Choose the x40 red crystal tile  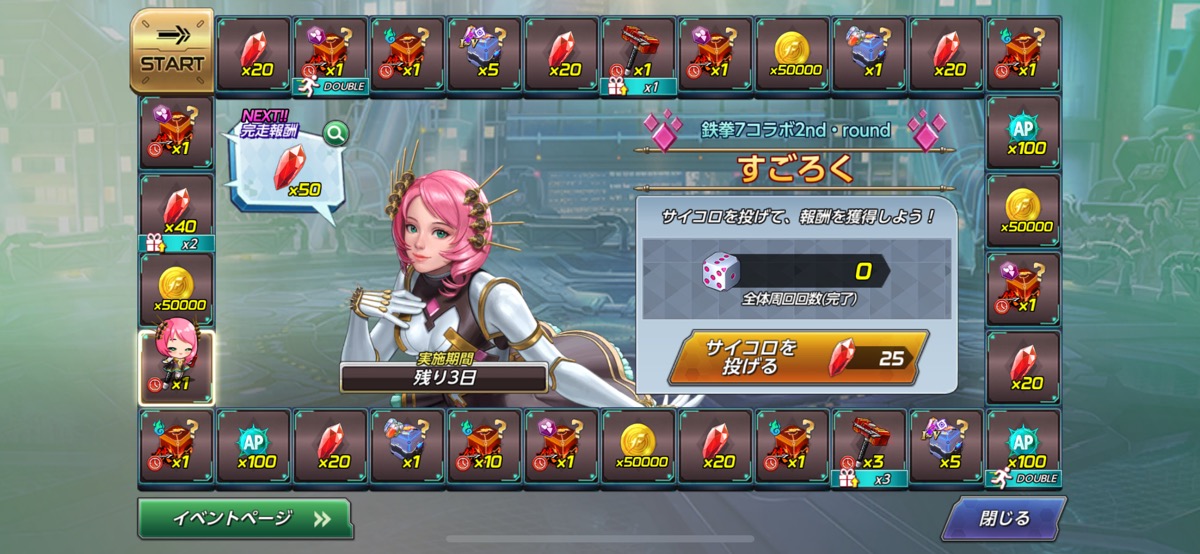point(176,211)
